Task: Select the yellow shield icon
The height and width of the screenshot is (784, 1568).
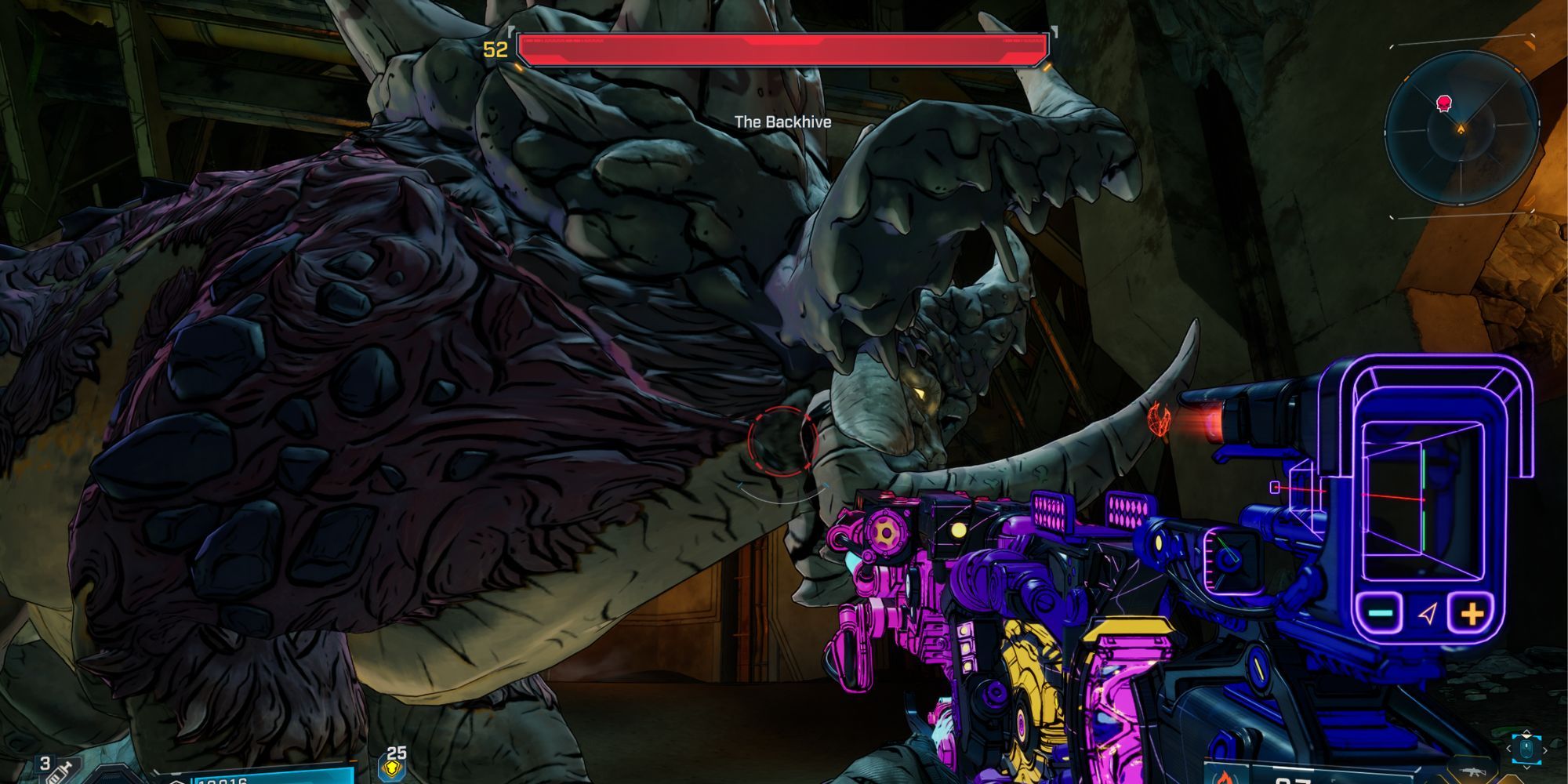Action: coord(392,770)
